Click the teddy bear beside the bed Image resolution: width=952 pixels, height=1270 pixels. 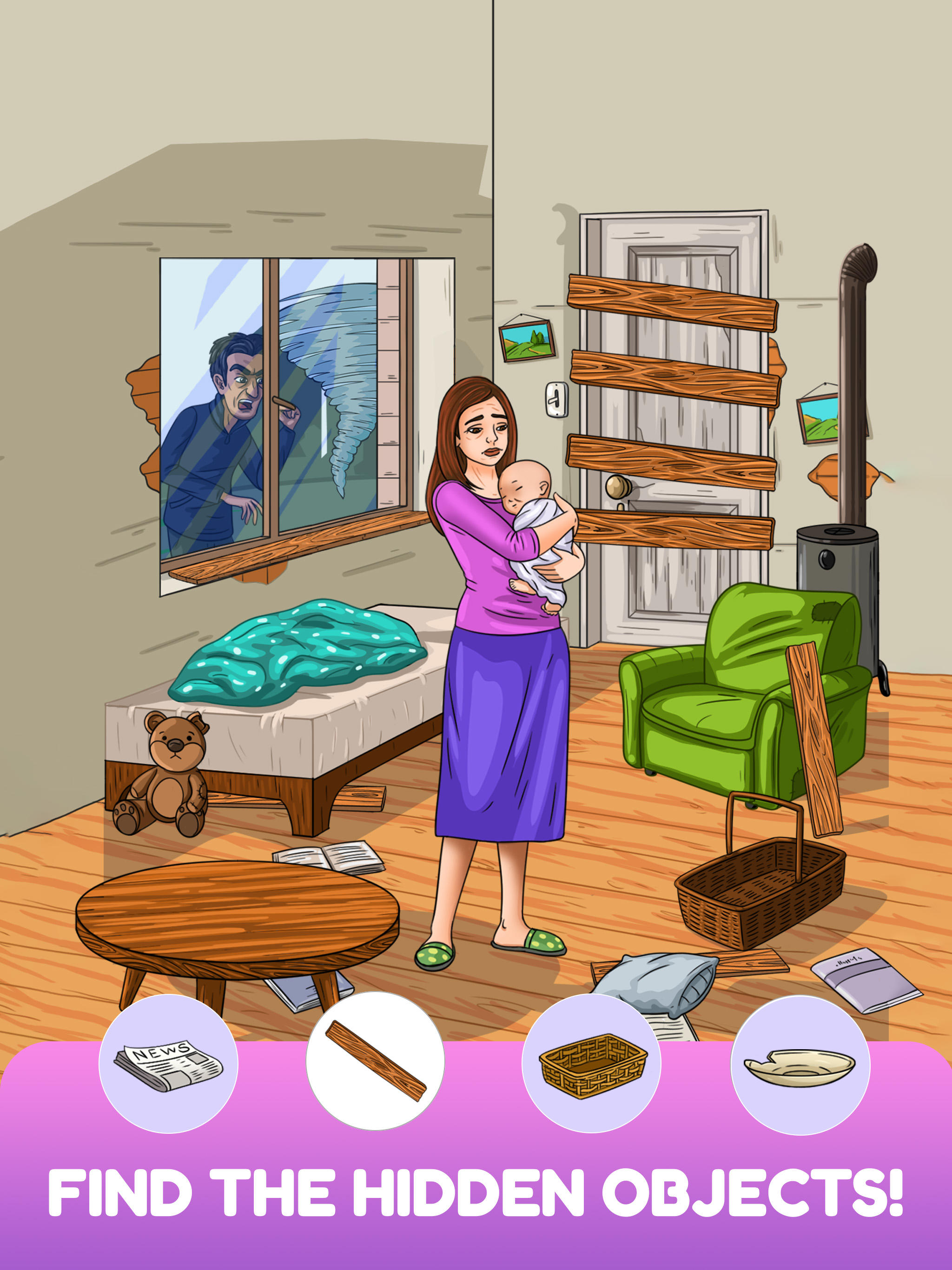coord(172,775)
